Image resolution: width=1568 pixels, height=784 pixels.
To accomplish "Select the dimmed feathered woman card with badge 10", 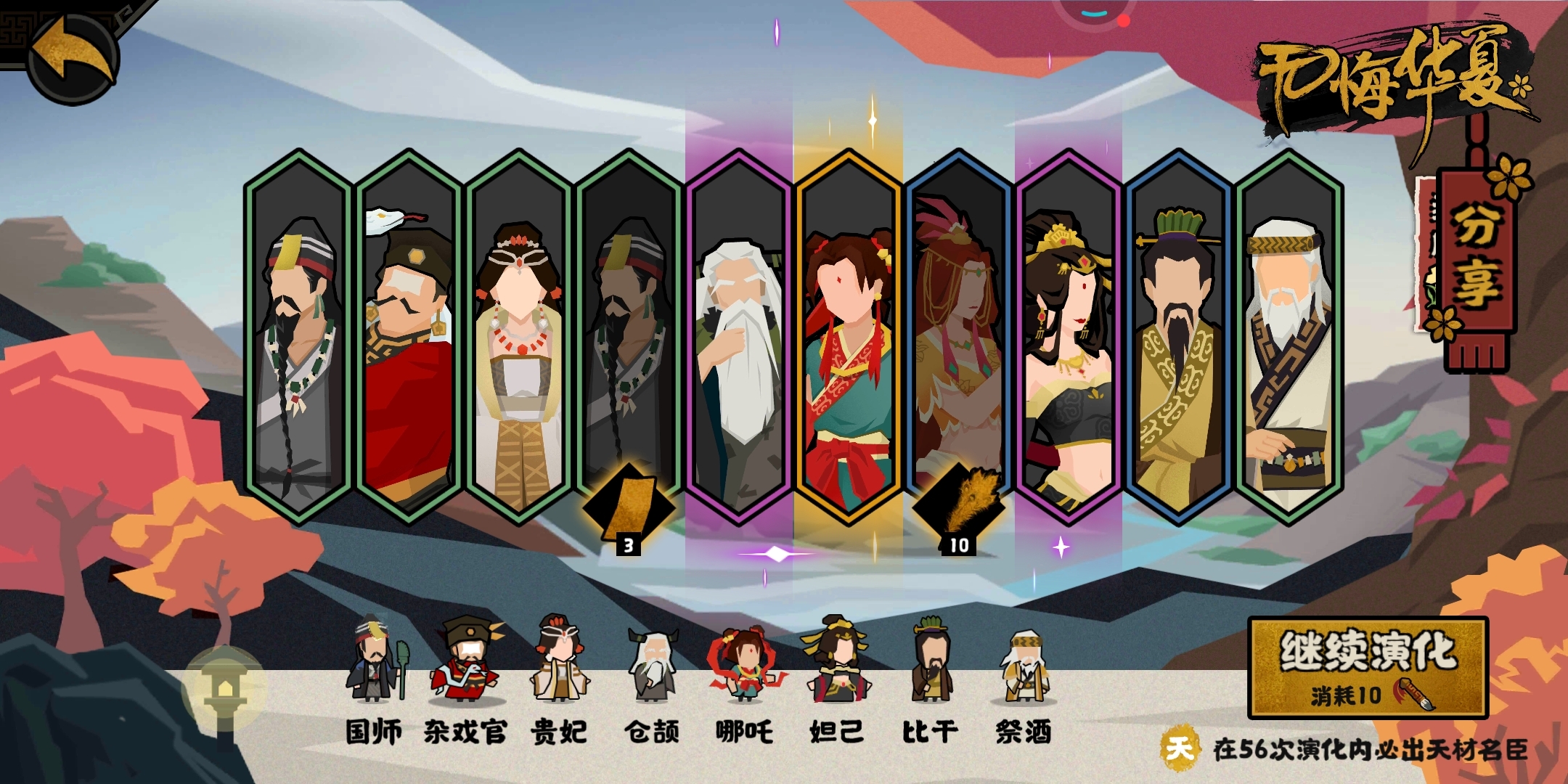I will (958, 336).
